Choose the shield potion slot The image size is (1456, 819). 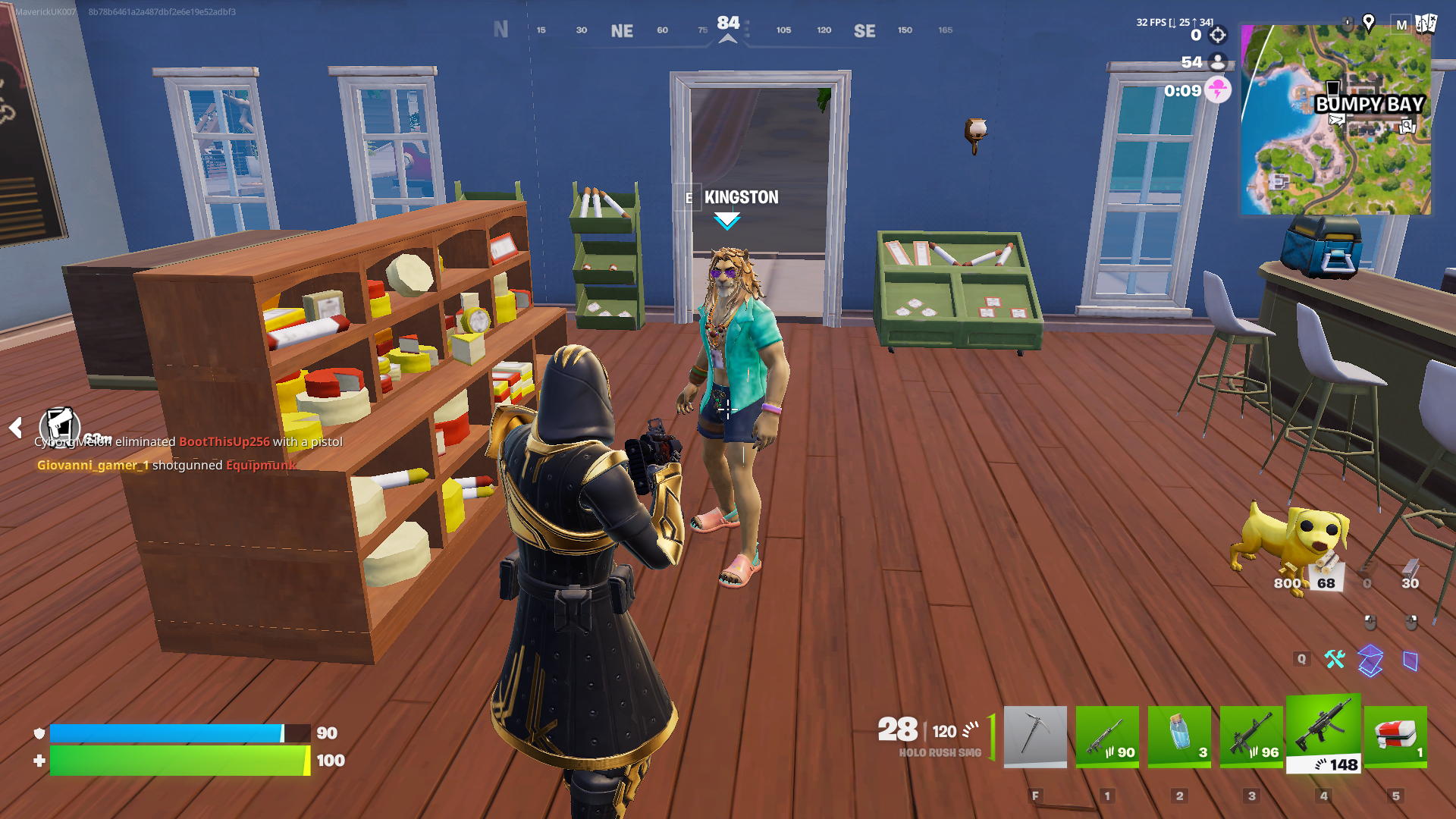(x=1179, y=736)
